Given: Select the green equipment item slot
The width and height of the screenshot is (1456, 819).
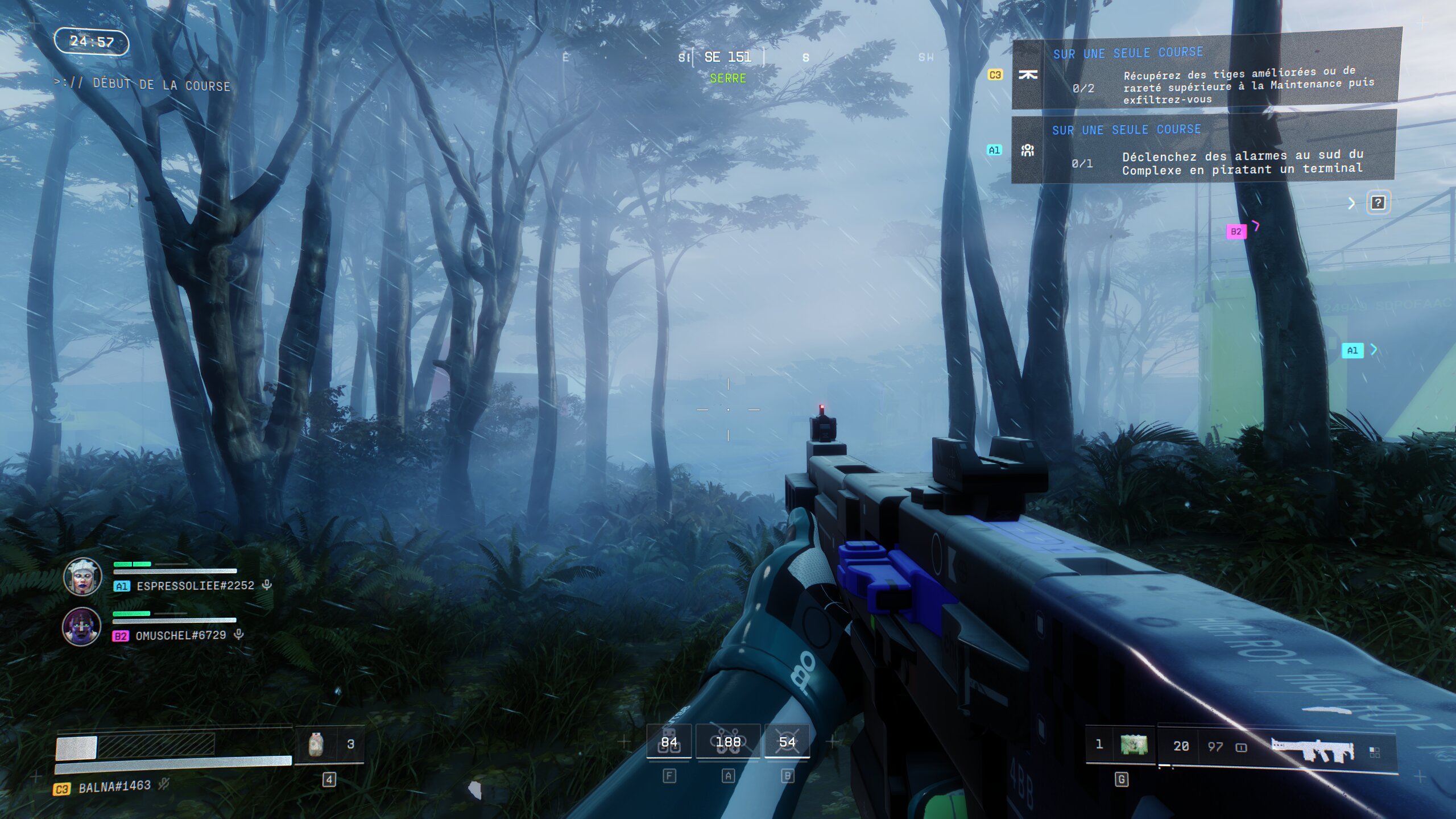Looking at the screenshot, I should tap(1134, 745).
